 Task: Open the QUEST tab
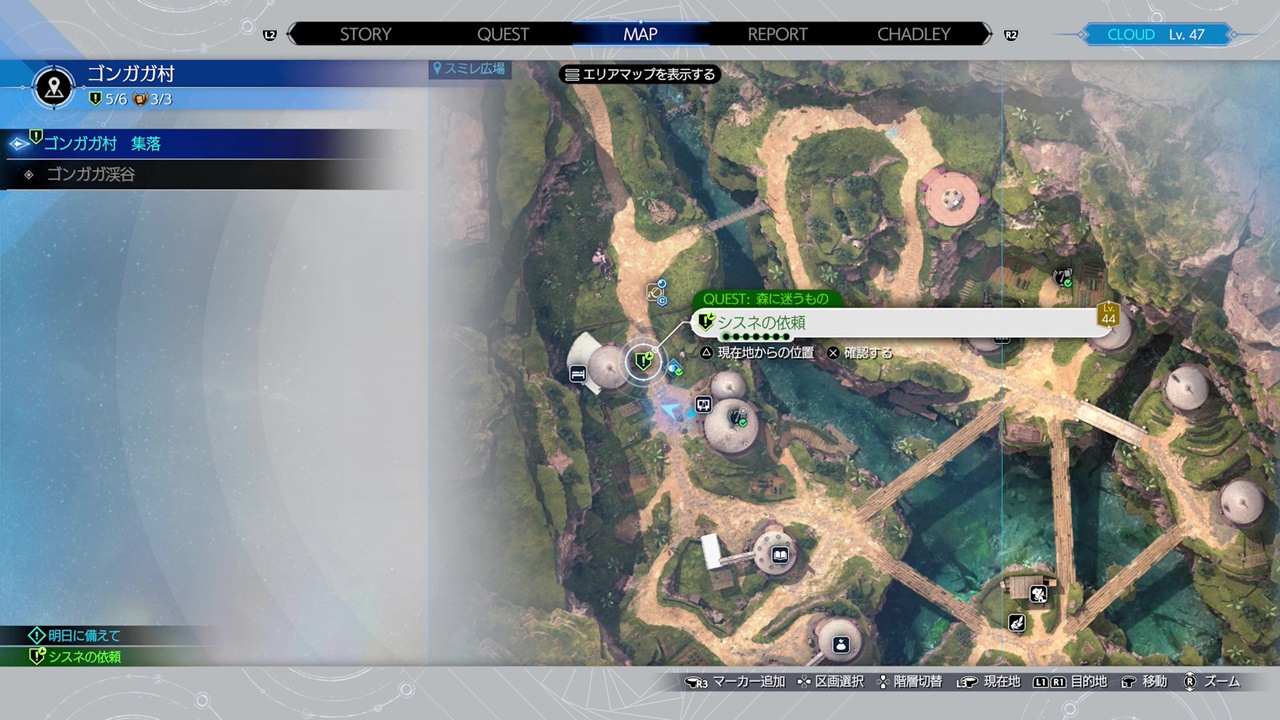pos(503,34)
